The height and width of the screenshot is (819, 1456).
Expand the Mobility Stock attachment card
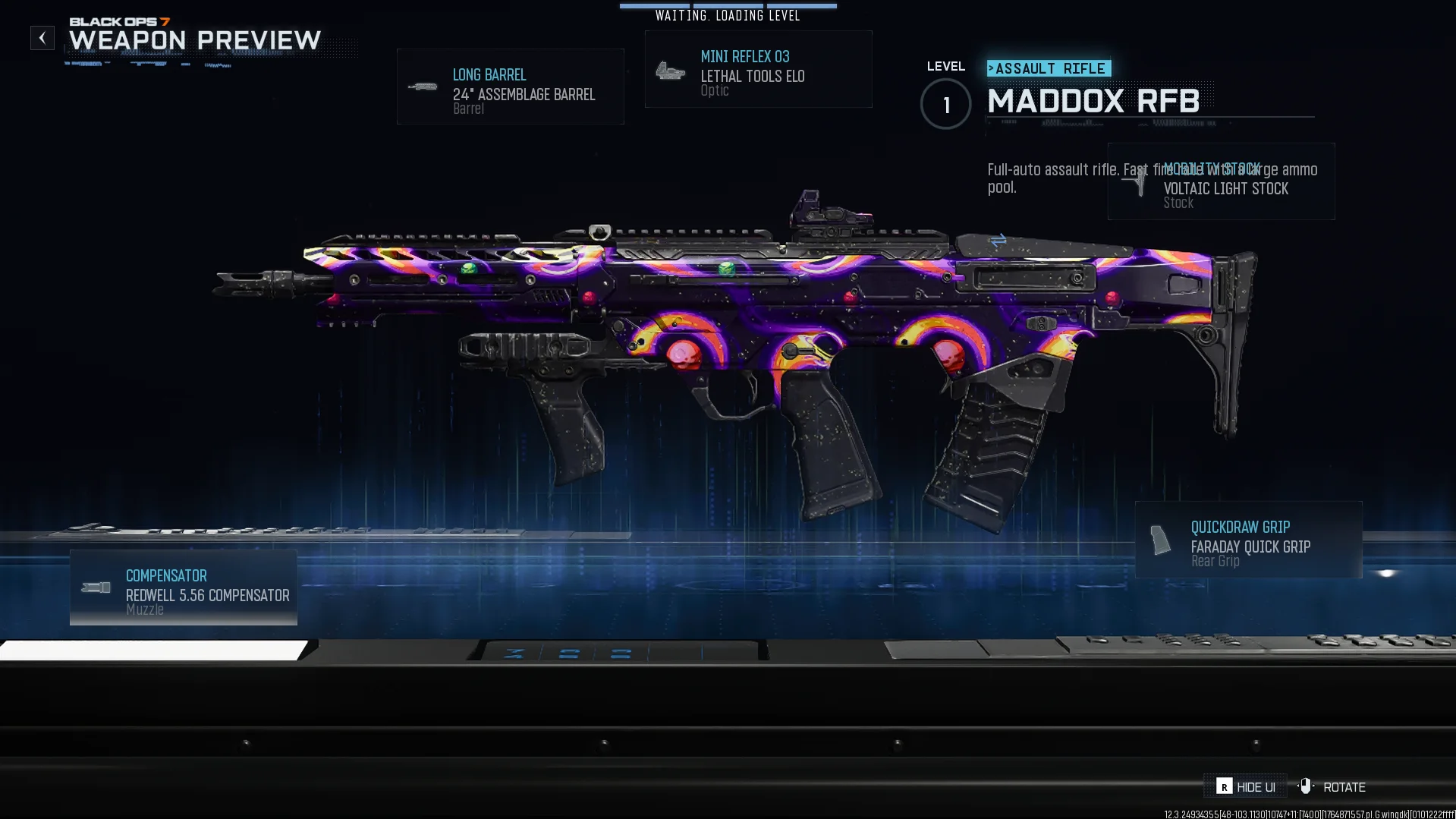point(1220,182)
